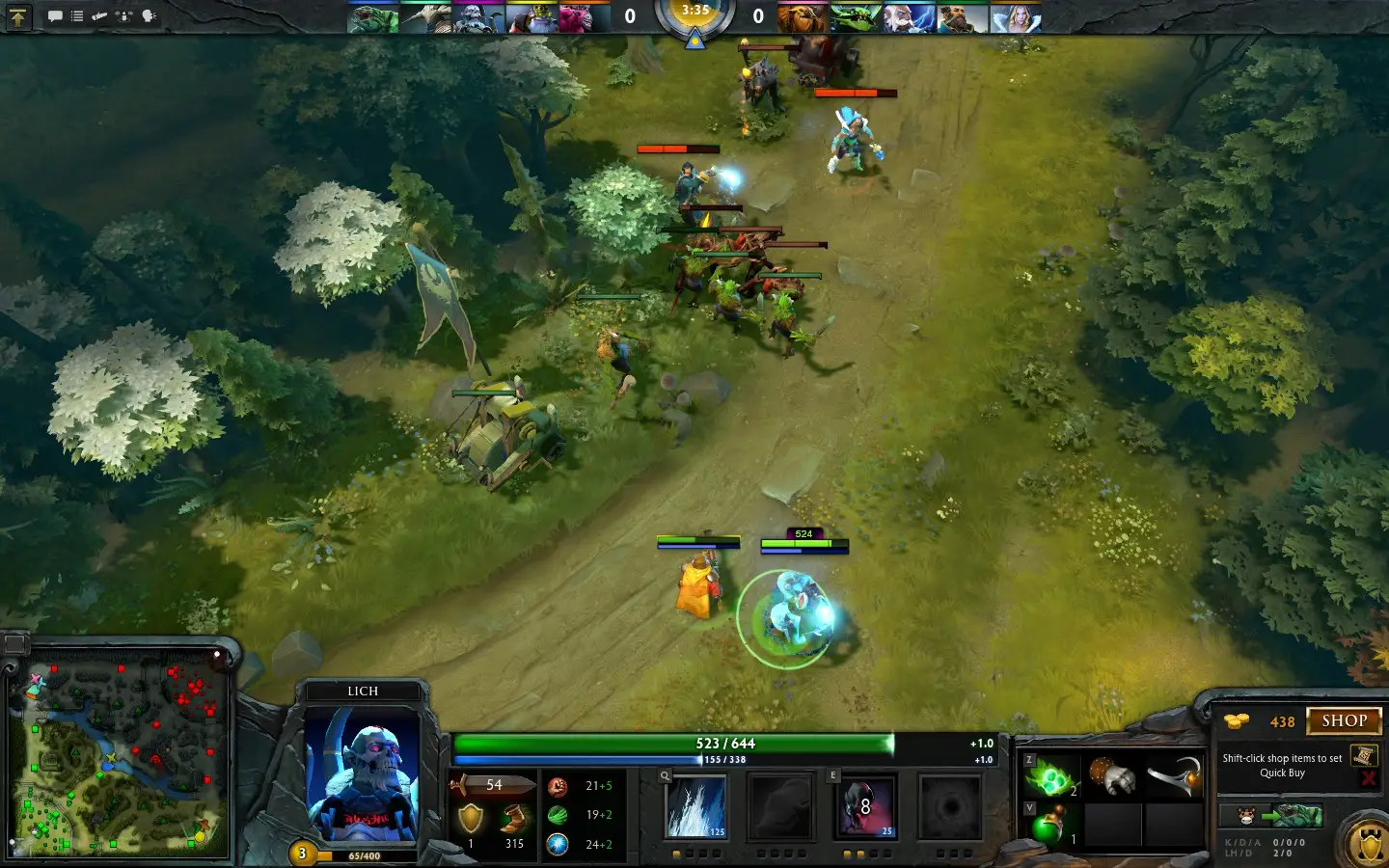Use the Tango item
Image resolution: width=1389 pixels, height=868 pixels.
pyautogui.click(x=1050, y=775)
